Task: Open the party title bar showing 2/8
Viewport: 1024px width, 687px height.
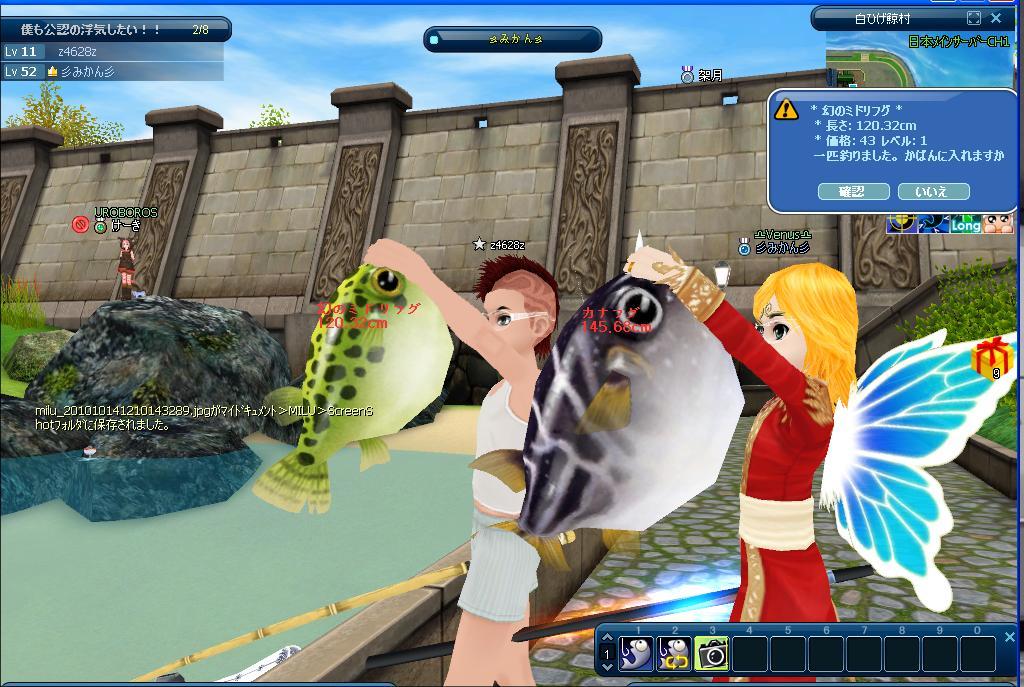Action: [x=115, y=30]
